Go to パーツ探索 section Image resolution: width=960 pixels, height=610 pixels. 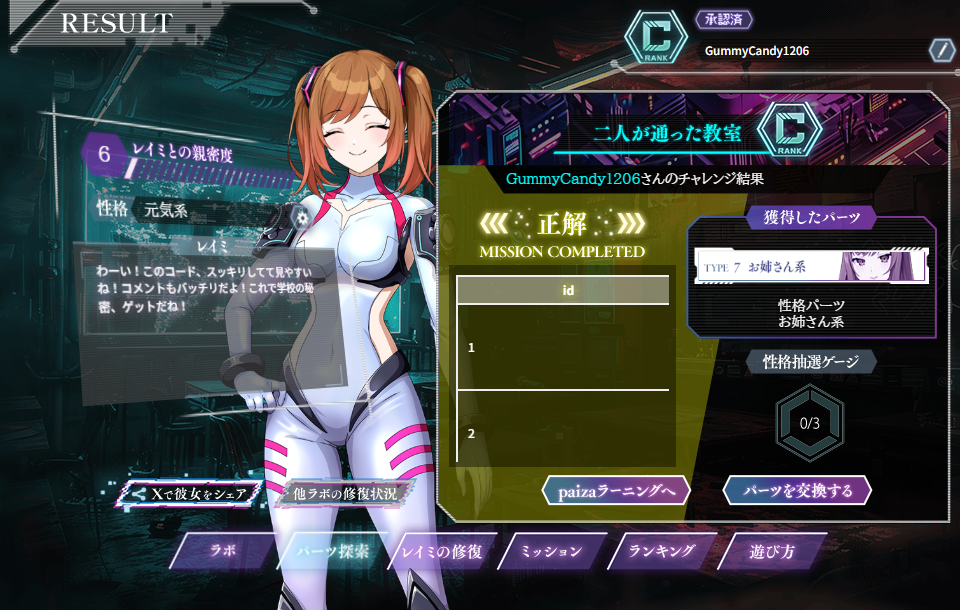[x=334, y=551]
